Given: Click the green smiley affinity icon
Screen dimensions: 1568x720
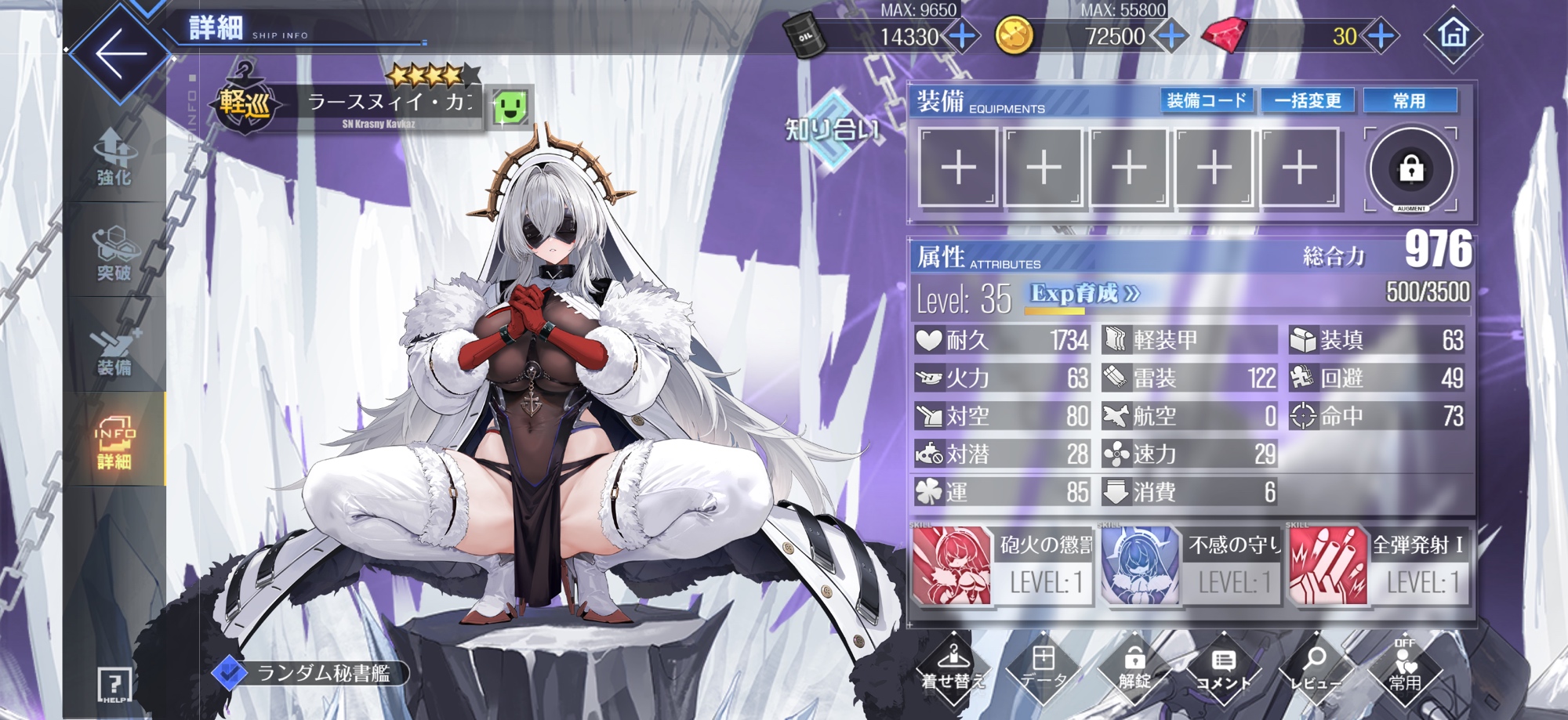Looking at the screenshot, I should point(510,107).
